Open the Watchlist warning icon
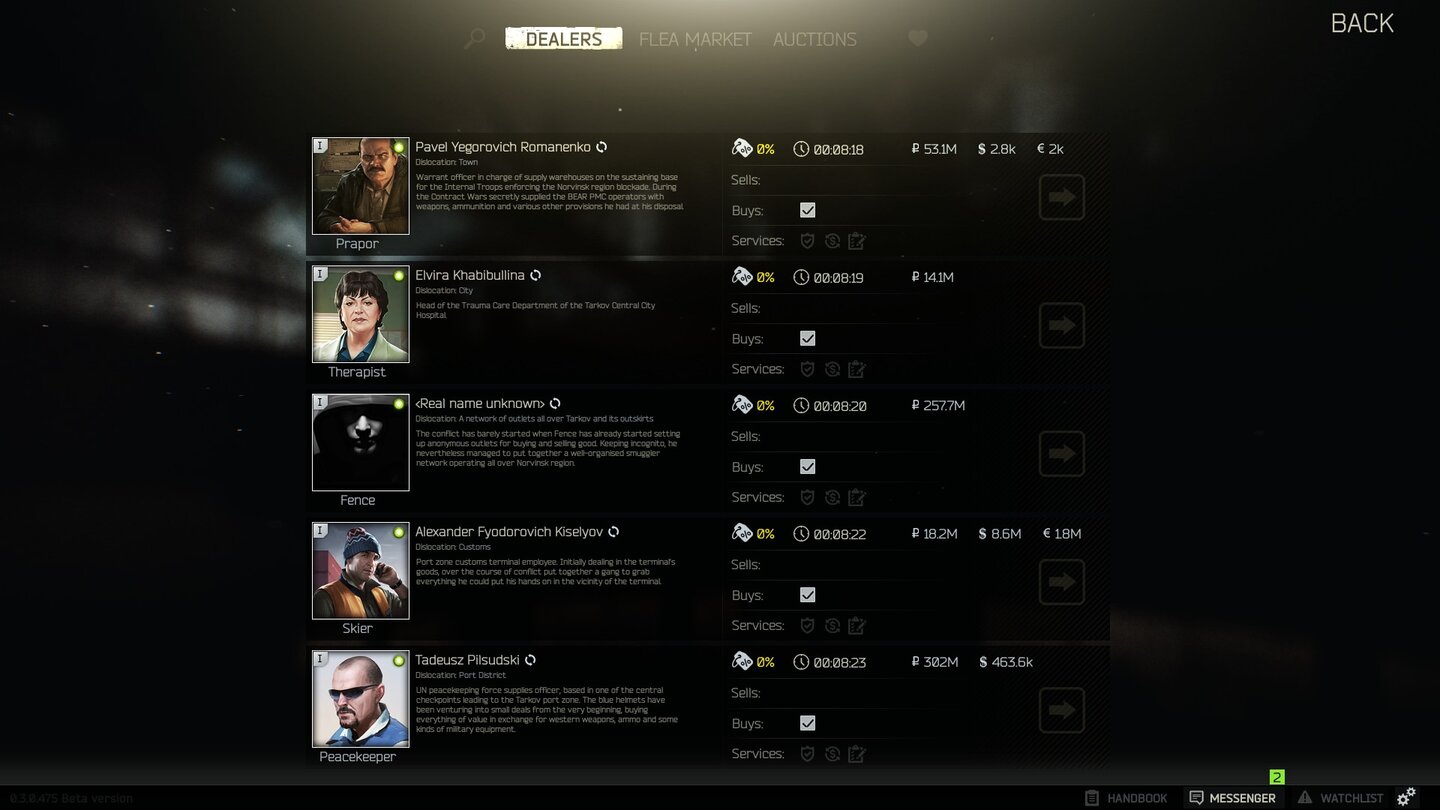Viewport: 1440px width, 810px height. (1342, 797)
